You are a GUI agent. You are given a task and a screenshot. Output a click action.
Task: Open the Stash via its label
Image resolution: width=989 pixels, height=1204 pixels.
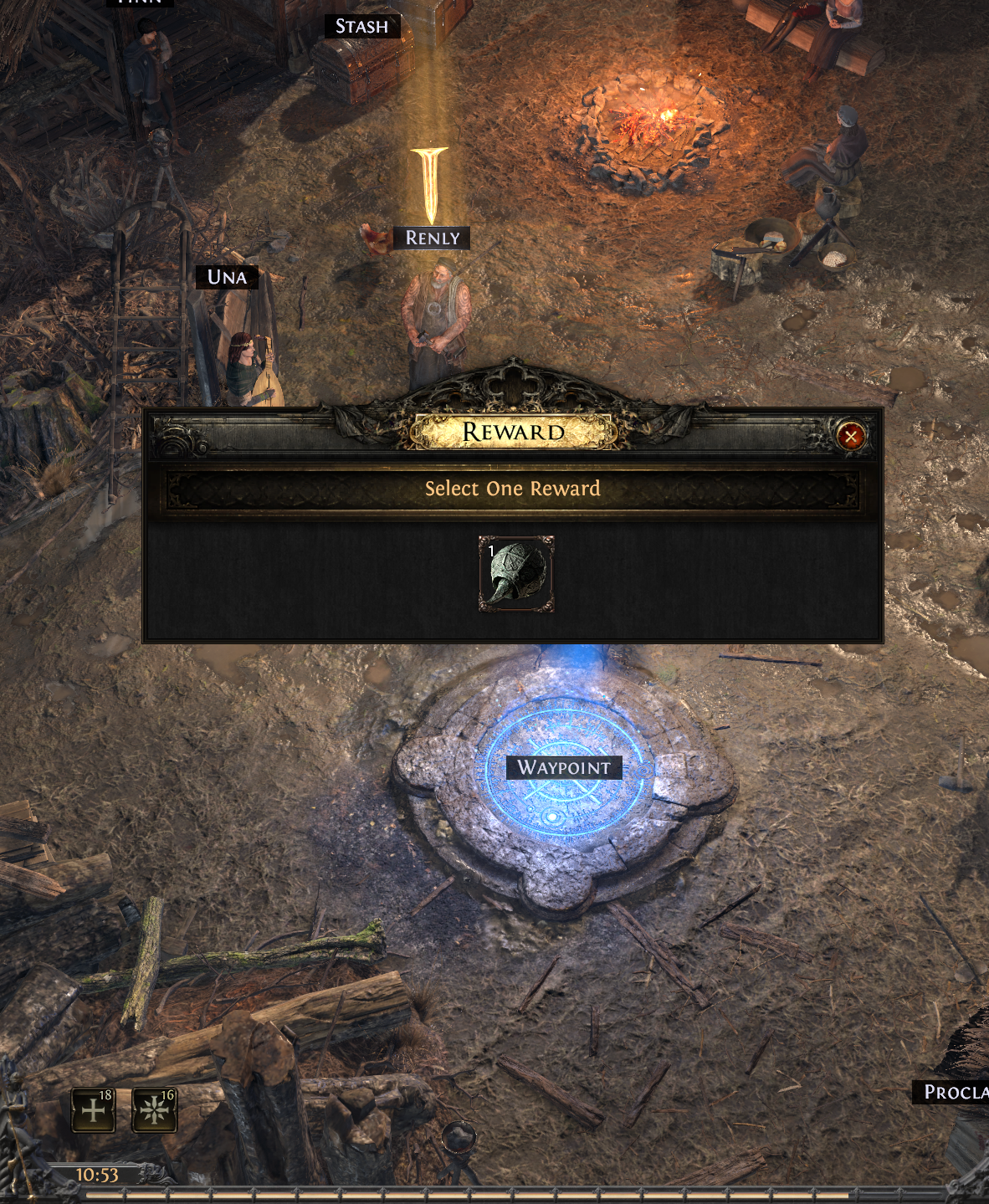[361, 27]
